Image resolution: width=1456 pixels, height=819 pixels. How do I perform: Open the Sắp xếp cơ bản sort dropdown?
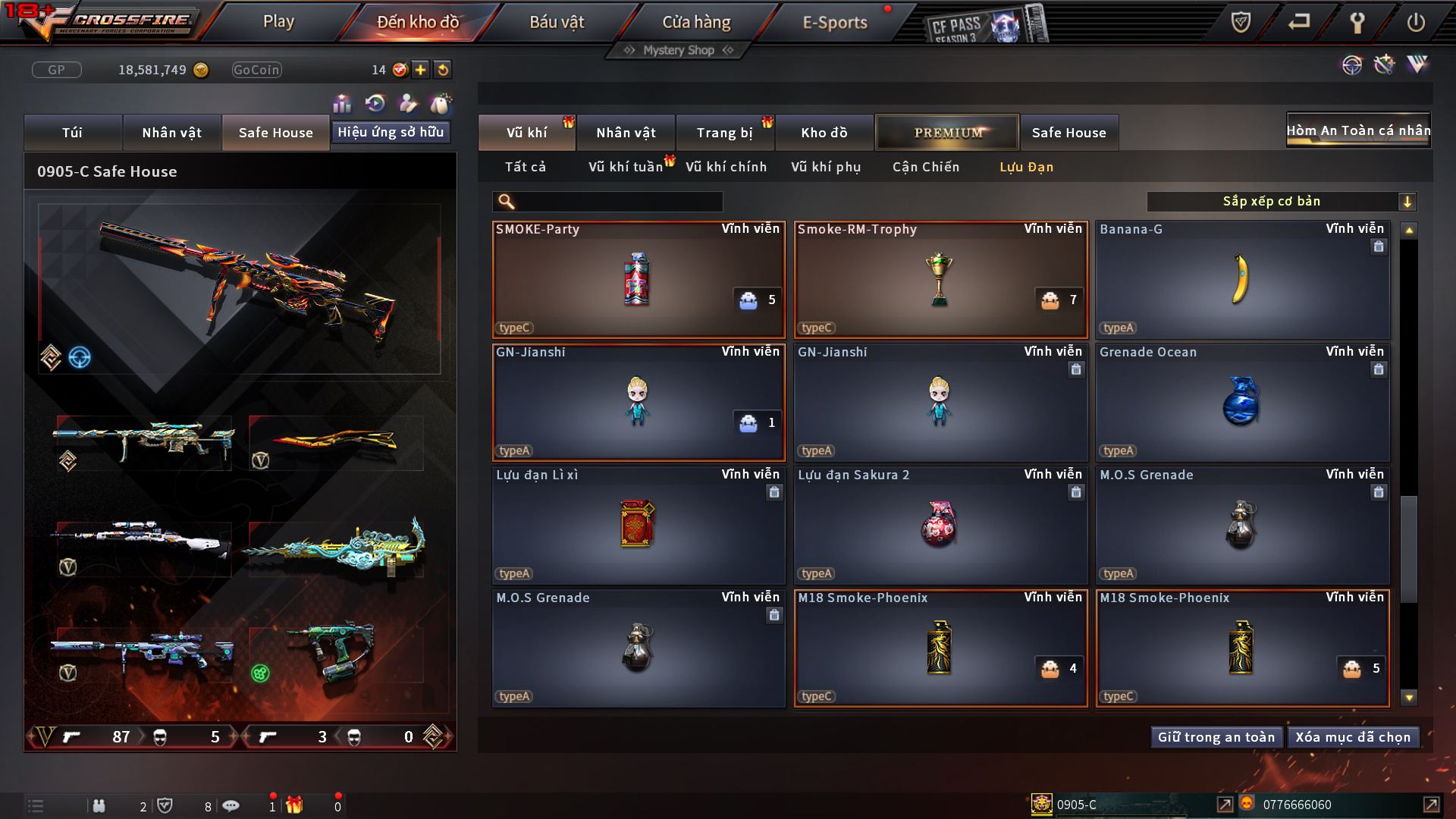coord(1282,202)
